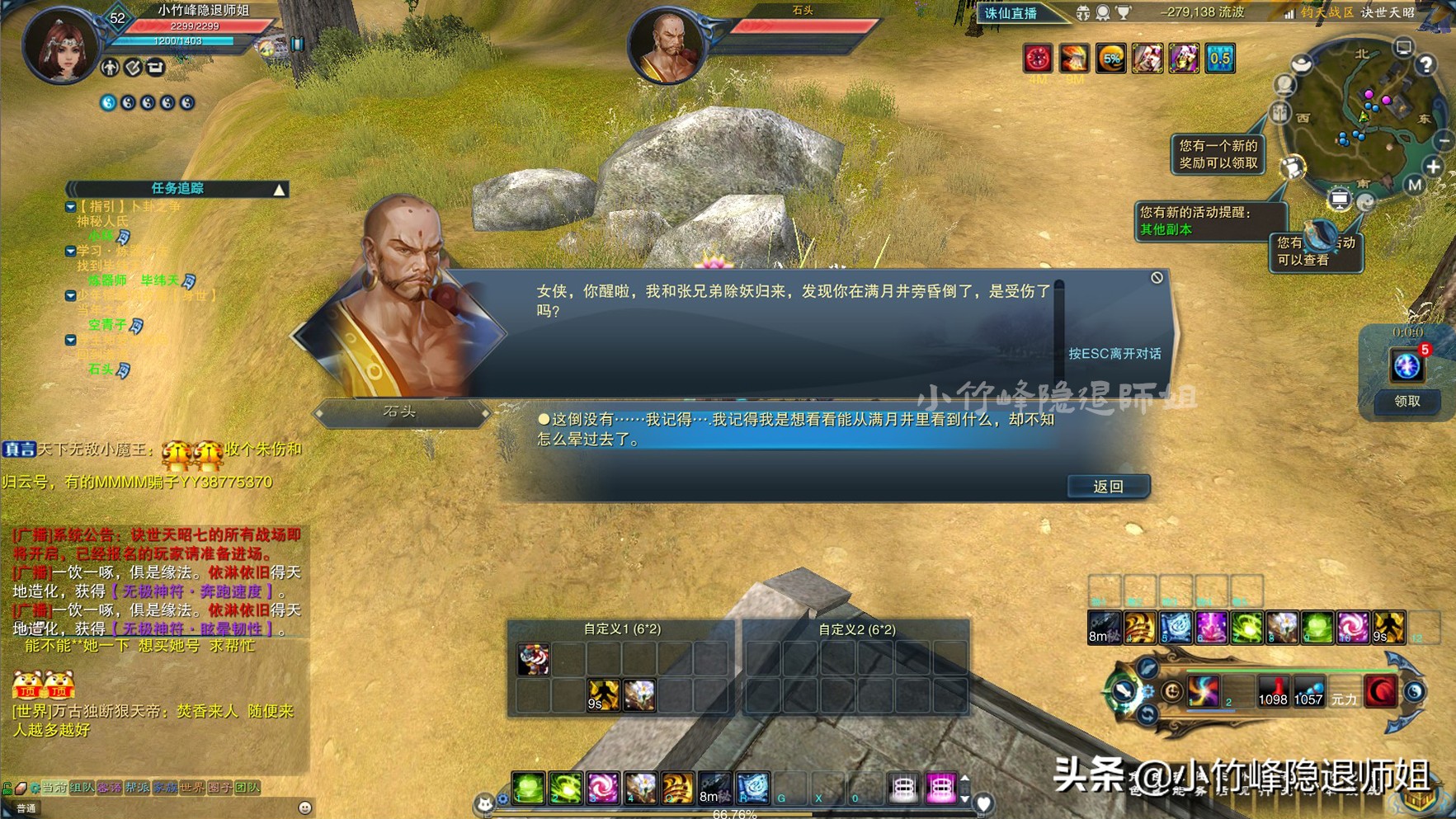The width and height of the screenshot is (1456, 819).
Task: Click the 0.5 promo icon near the top right
Action: [x=1219, y=59]
